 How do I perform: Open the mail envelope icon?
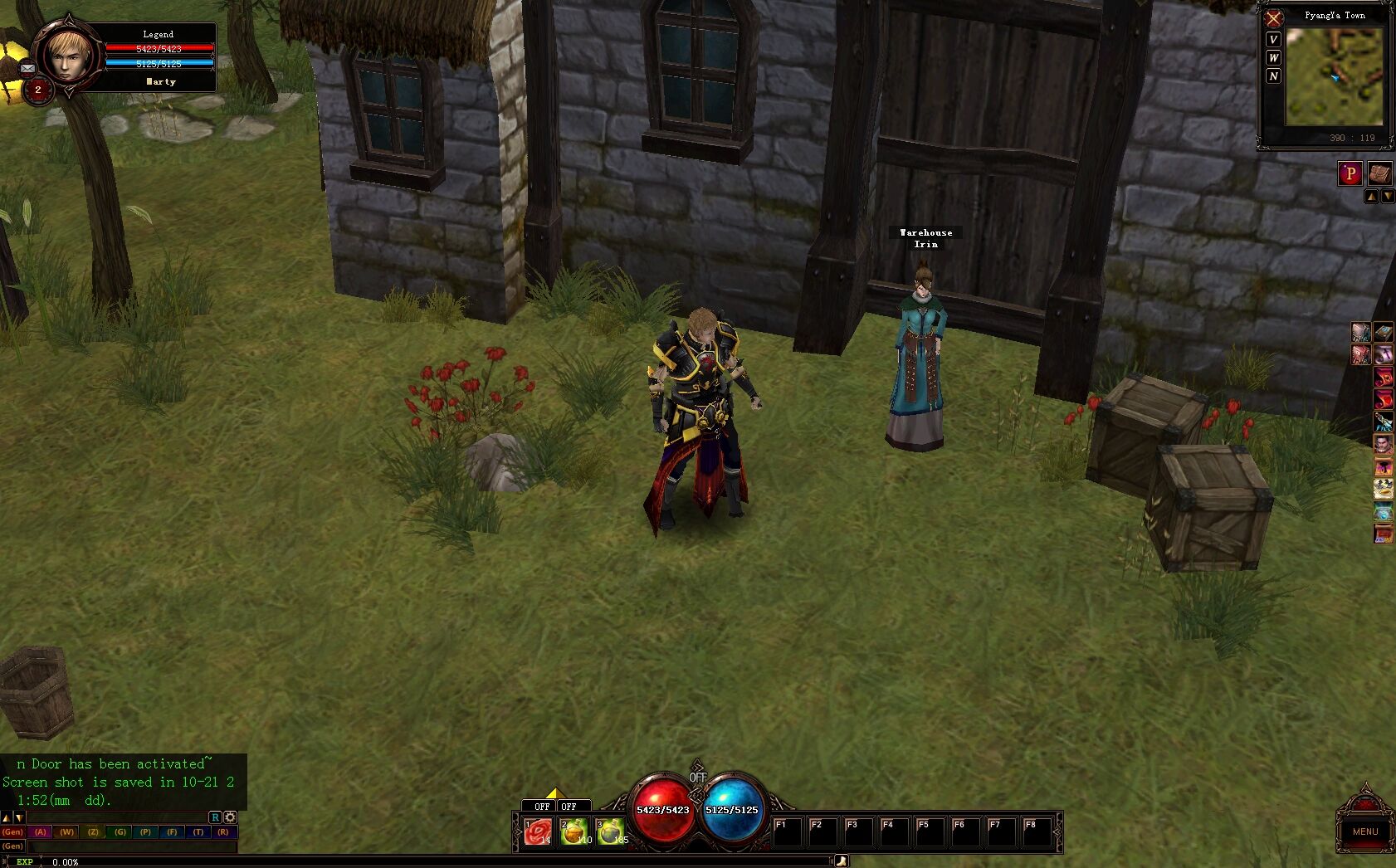pos(27,68)
